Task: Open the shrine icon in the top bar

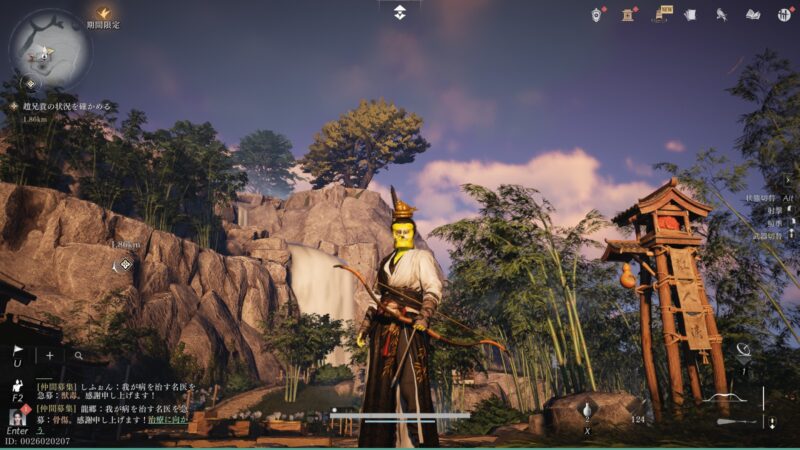Action: click(629, 14)
